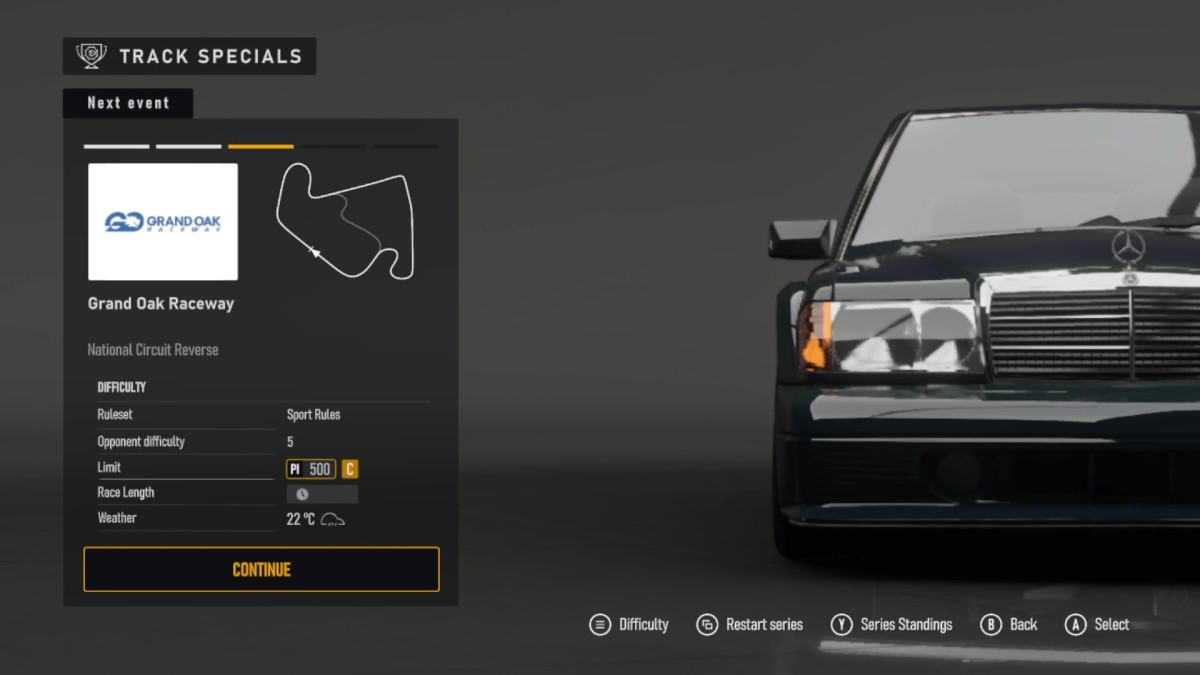Select the Opponent difficulty row
Image resolution: width=1200 pixels, height=675 pixels.
pos(262,442)
